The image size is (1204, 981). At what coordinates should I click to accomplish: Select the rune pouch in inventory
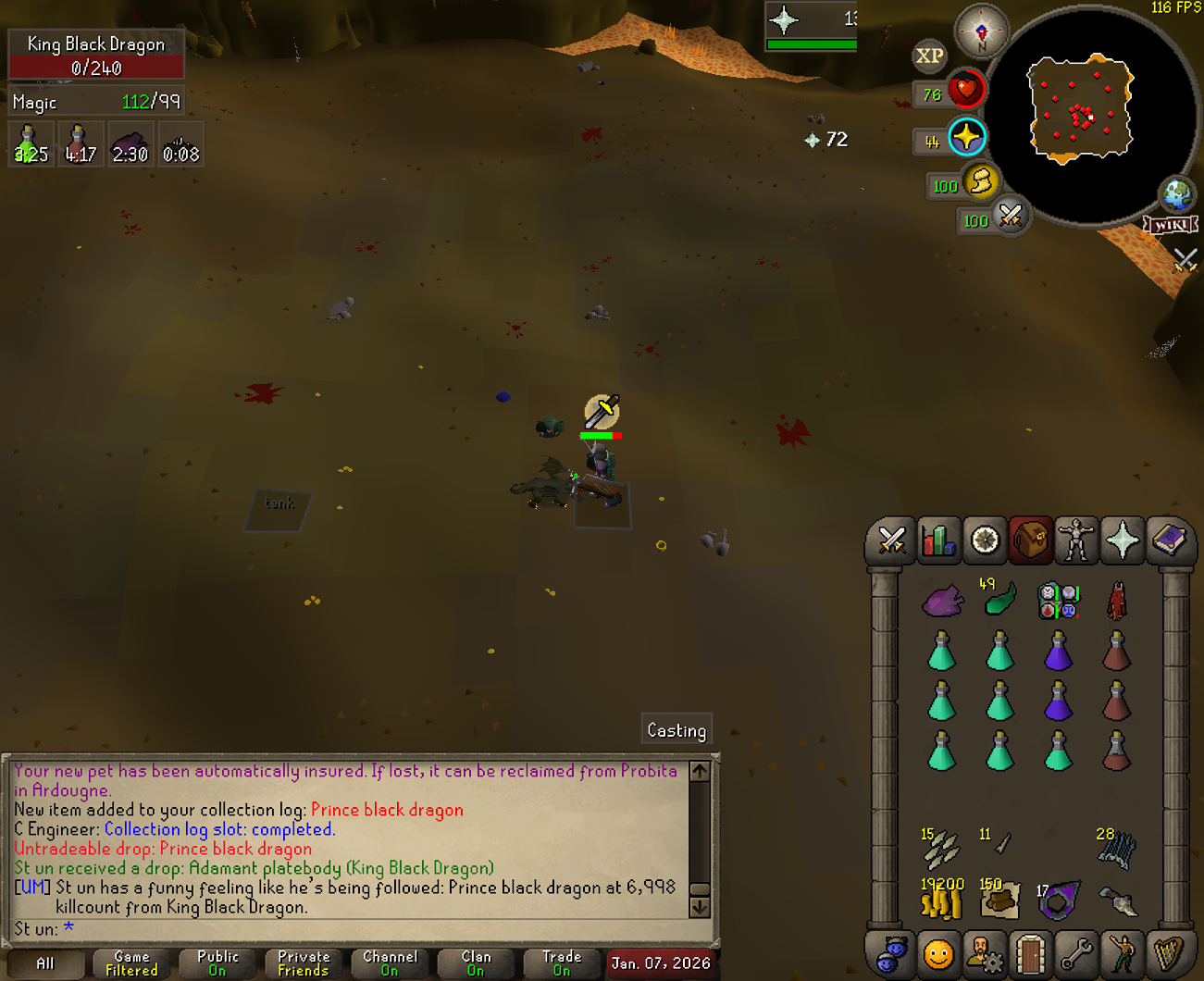point(1058,601)
